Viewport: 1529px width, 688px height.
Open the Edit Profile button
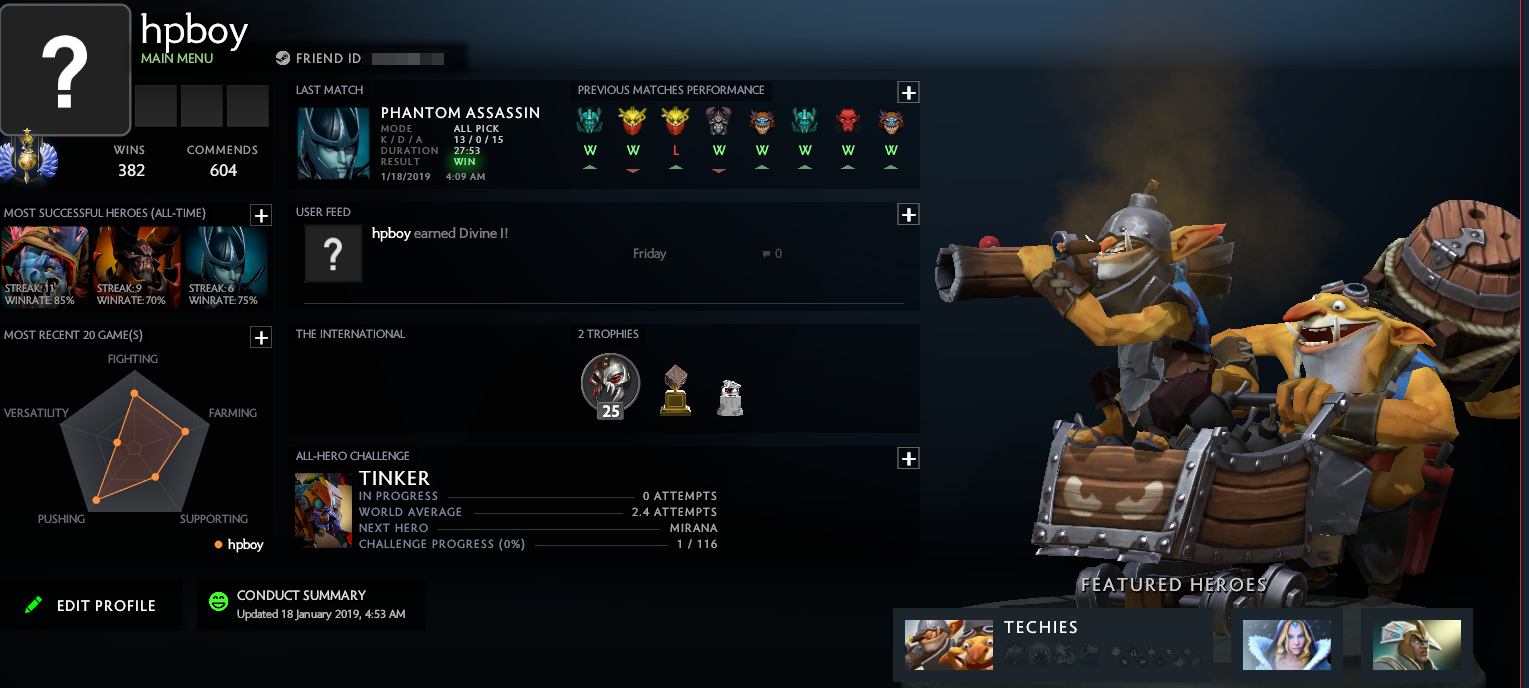(x=91, y=605)
